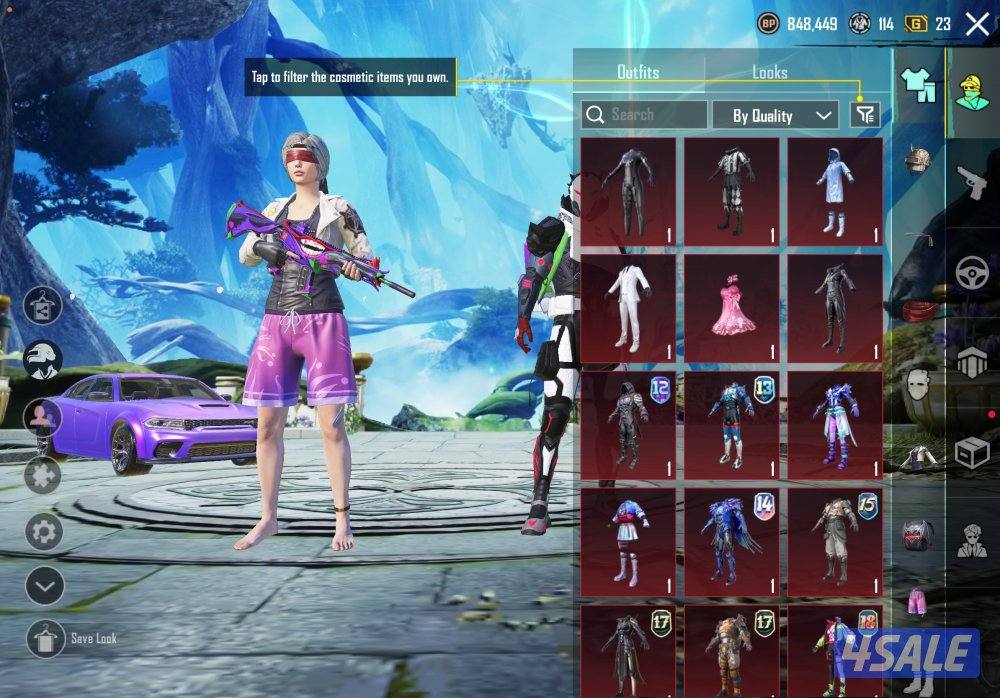Collapse the side menu with the down arrow

pos(44,583)
